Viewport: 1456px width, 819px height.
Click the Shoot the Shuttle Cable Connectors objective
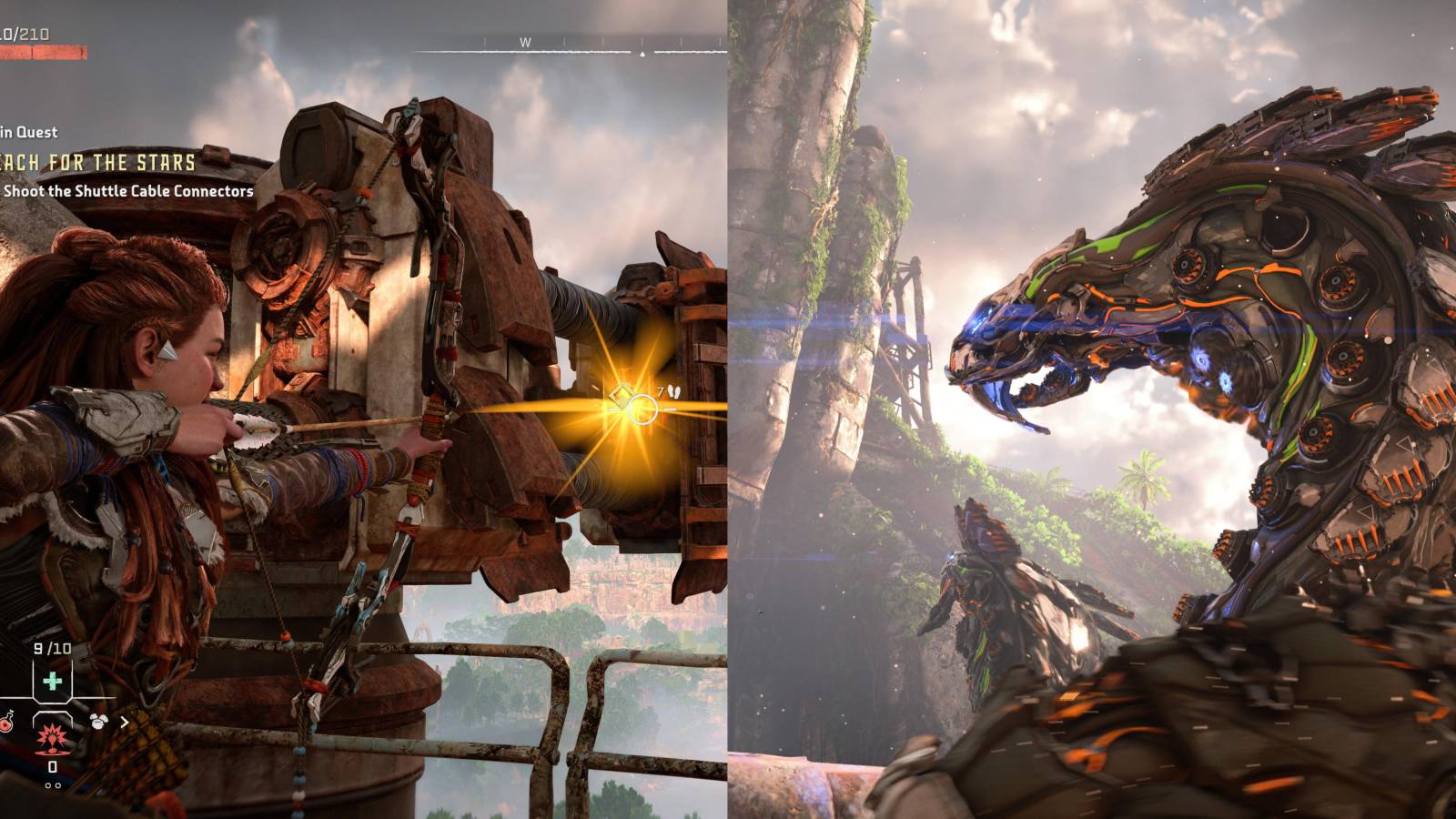pos(127,193)
